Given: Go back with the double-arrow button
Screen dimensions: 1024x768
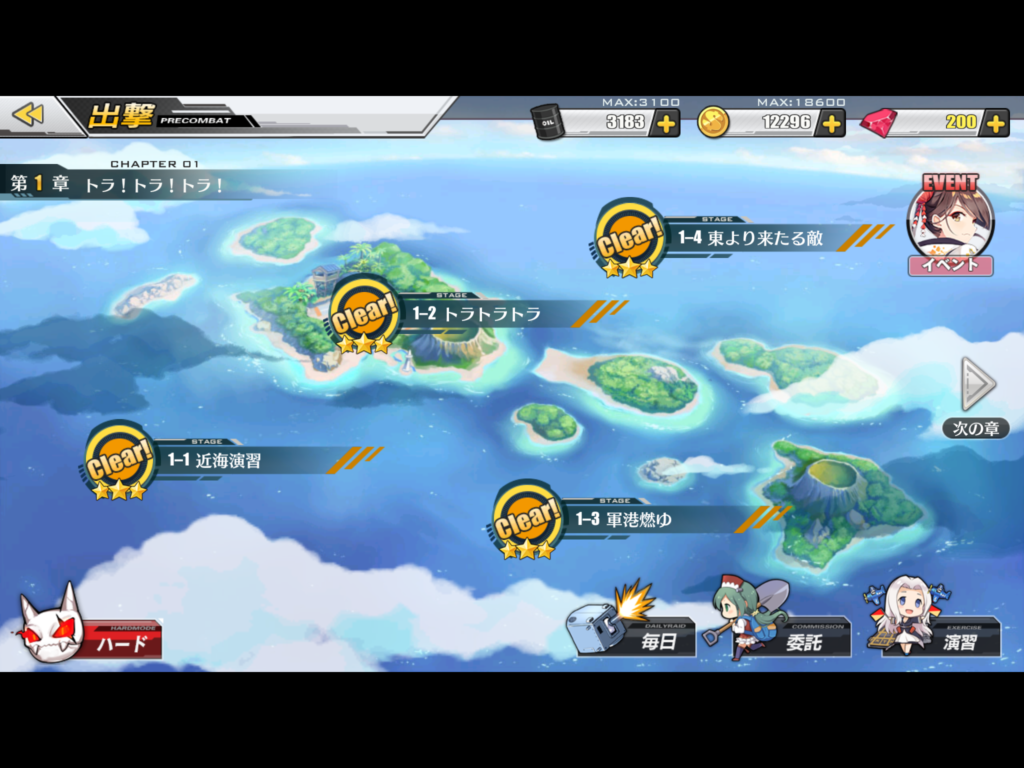Looking at the screenshot, I should point(28,115).
